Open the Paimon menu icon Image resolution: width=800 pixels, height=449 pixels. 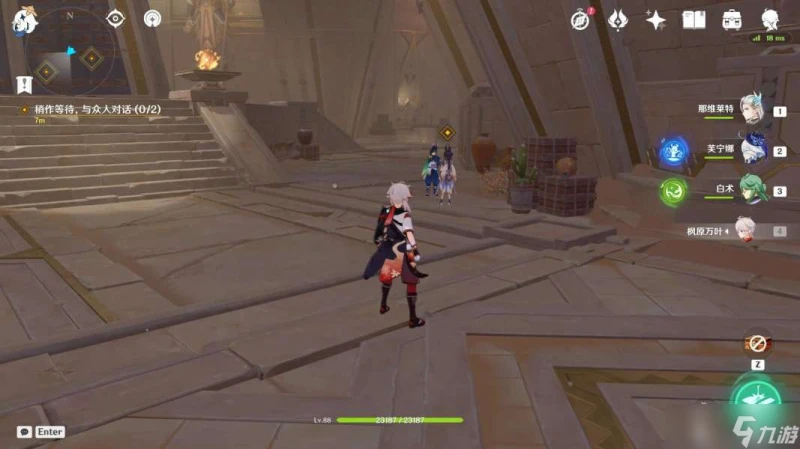tap(18, 18)
